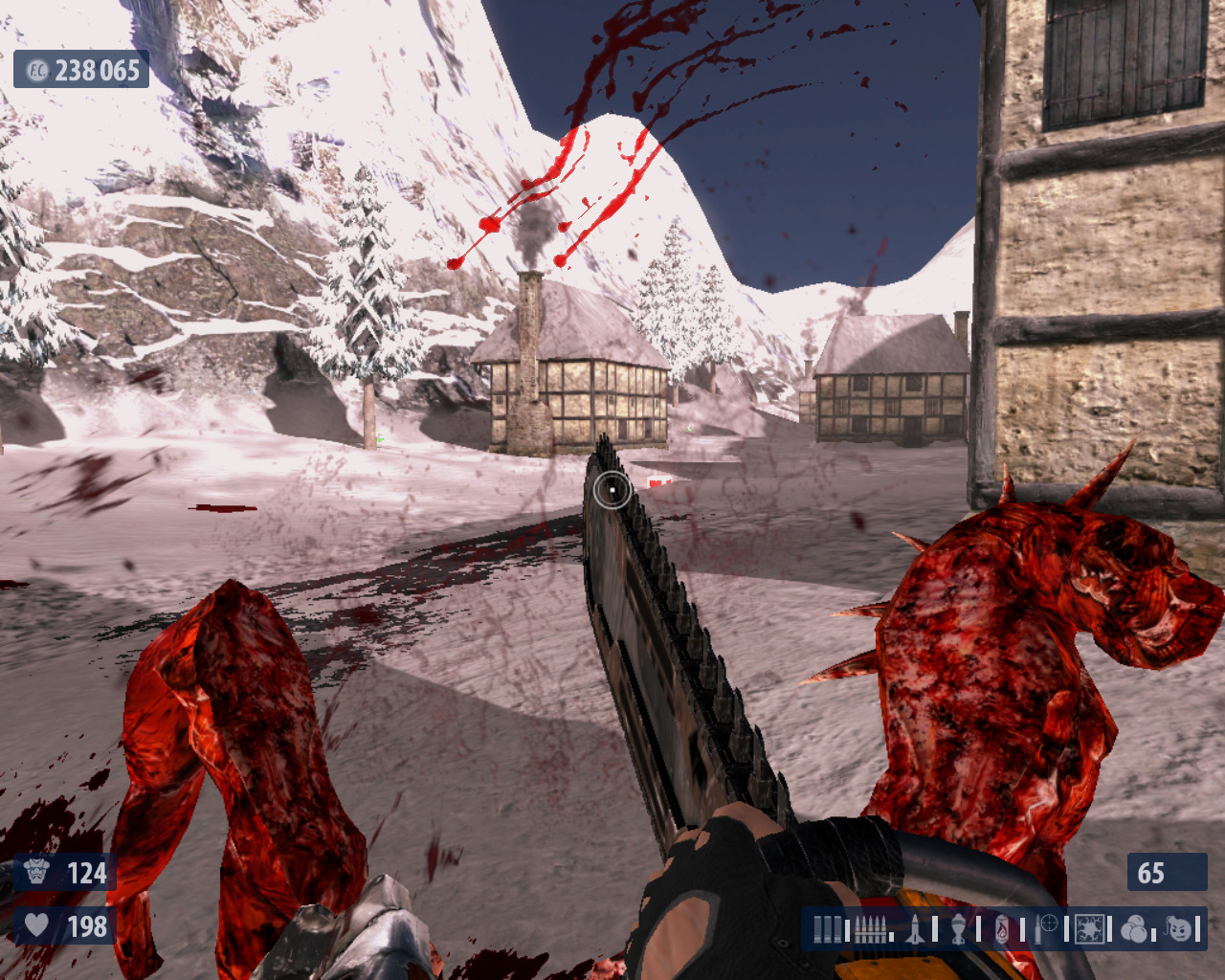This screenshot has height=980, width=1225.
Task: Pick the flame canister fuel icon
Action: coord(1001,928)
